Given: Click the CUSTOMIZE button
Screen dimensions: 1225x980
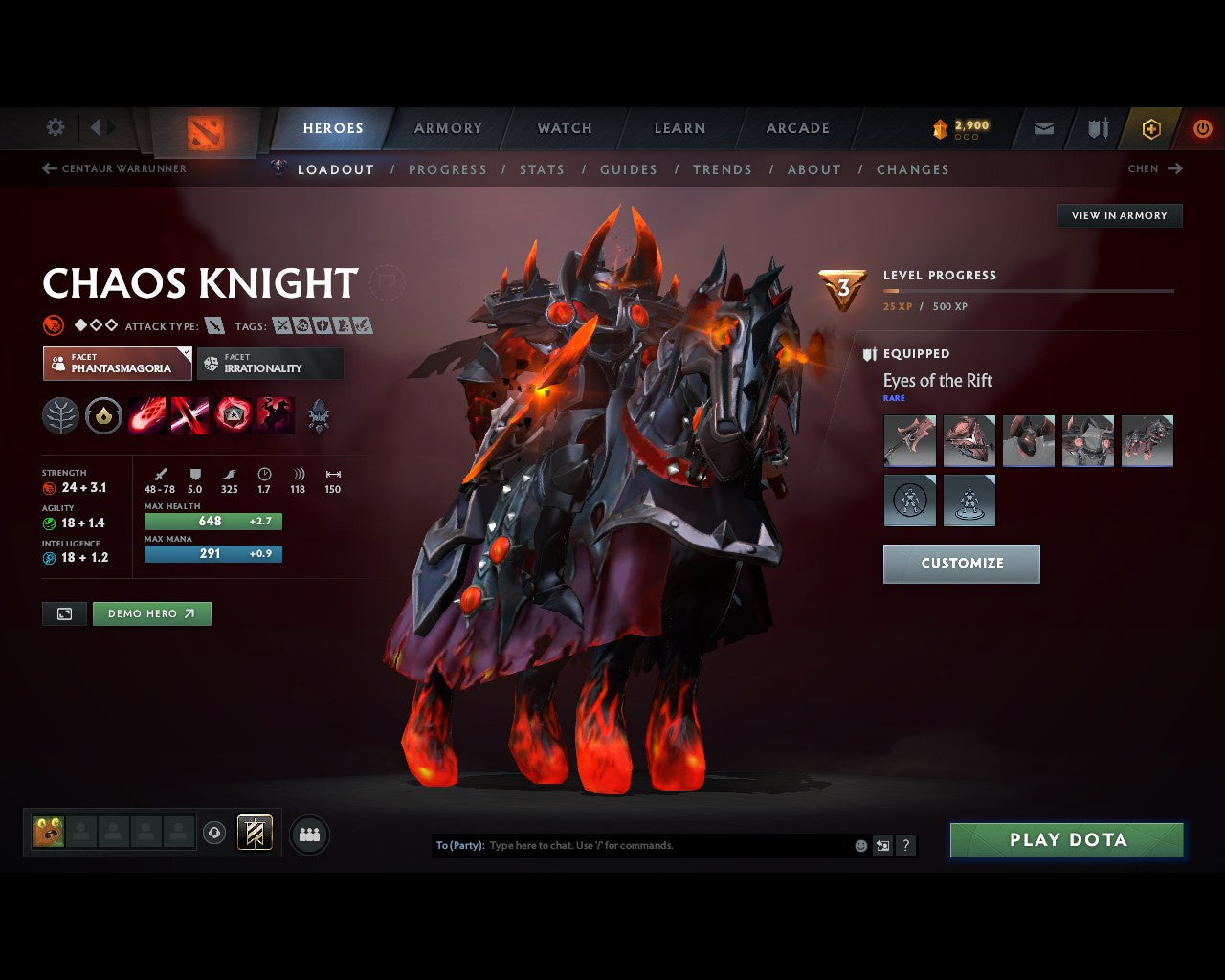Looking at the screenshot, I should pyautogui.click(x=961, y=564).
